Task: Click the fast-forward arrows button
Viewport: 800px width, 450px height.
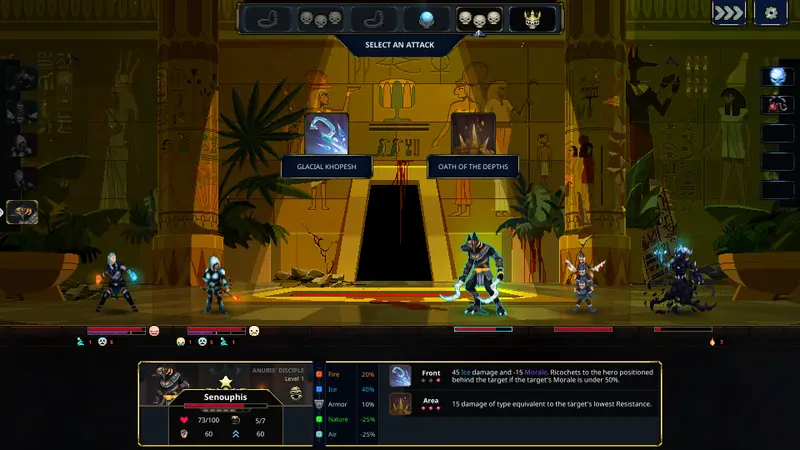Action: click(x=728, y=13)
